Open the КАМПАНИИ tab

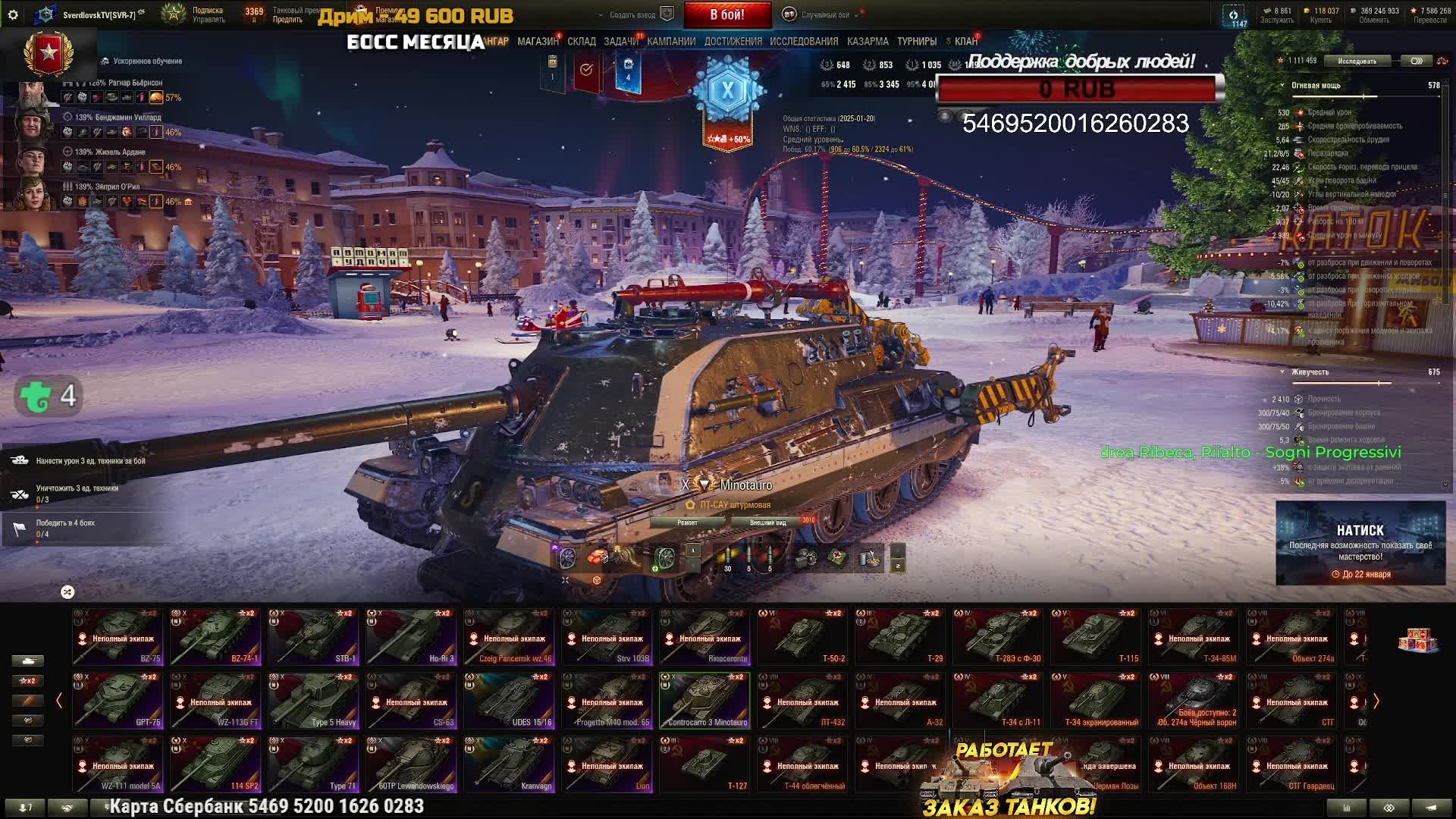671,42
